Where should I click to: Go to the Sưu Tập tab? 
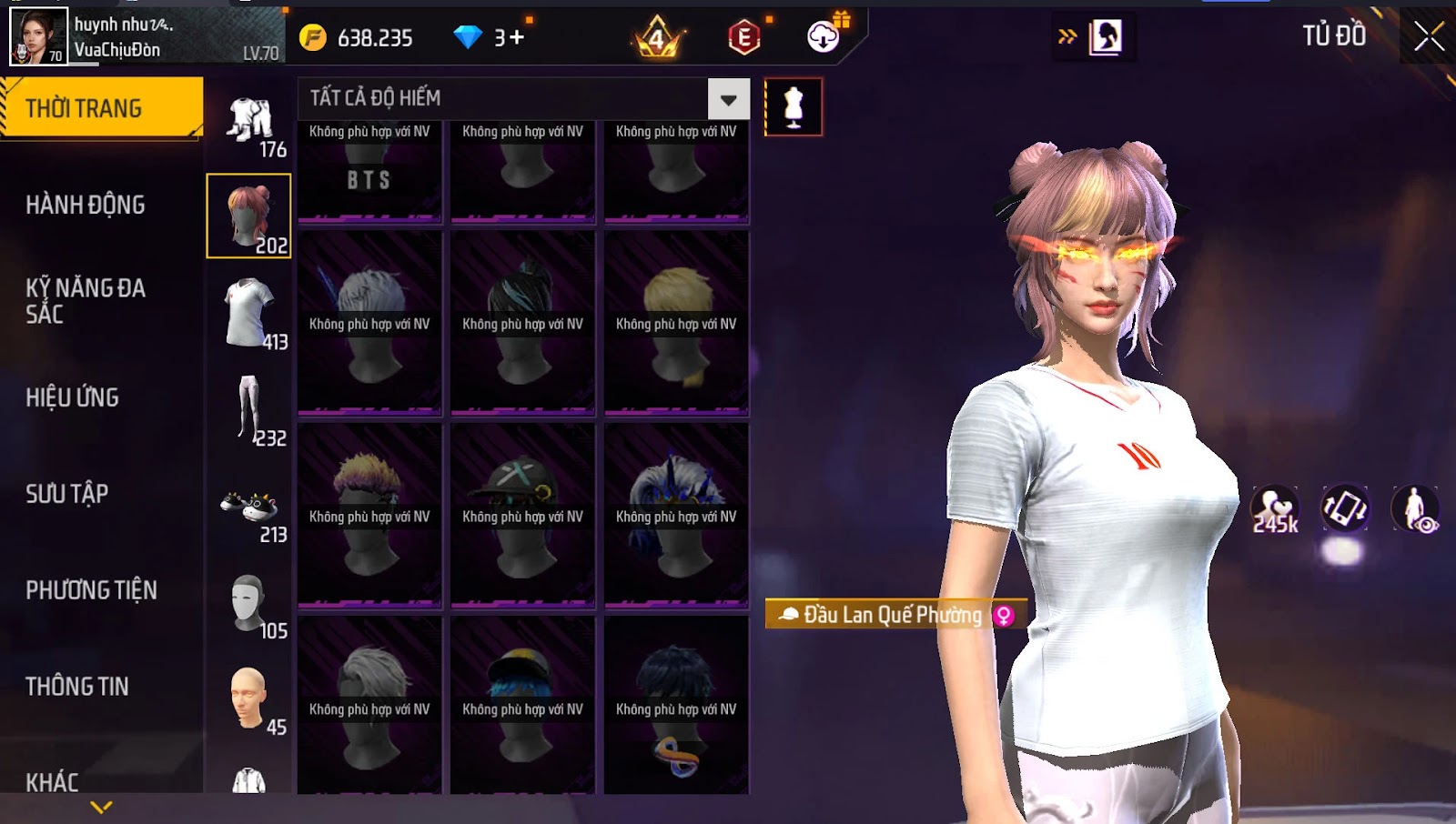(x=67, y=494)
